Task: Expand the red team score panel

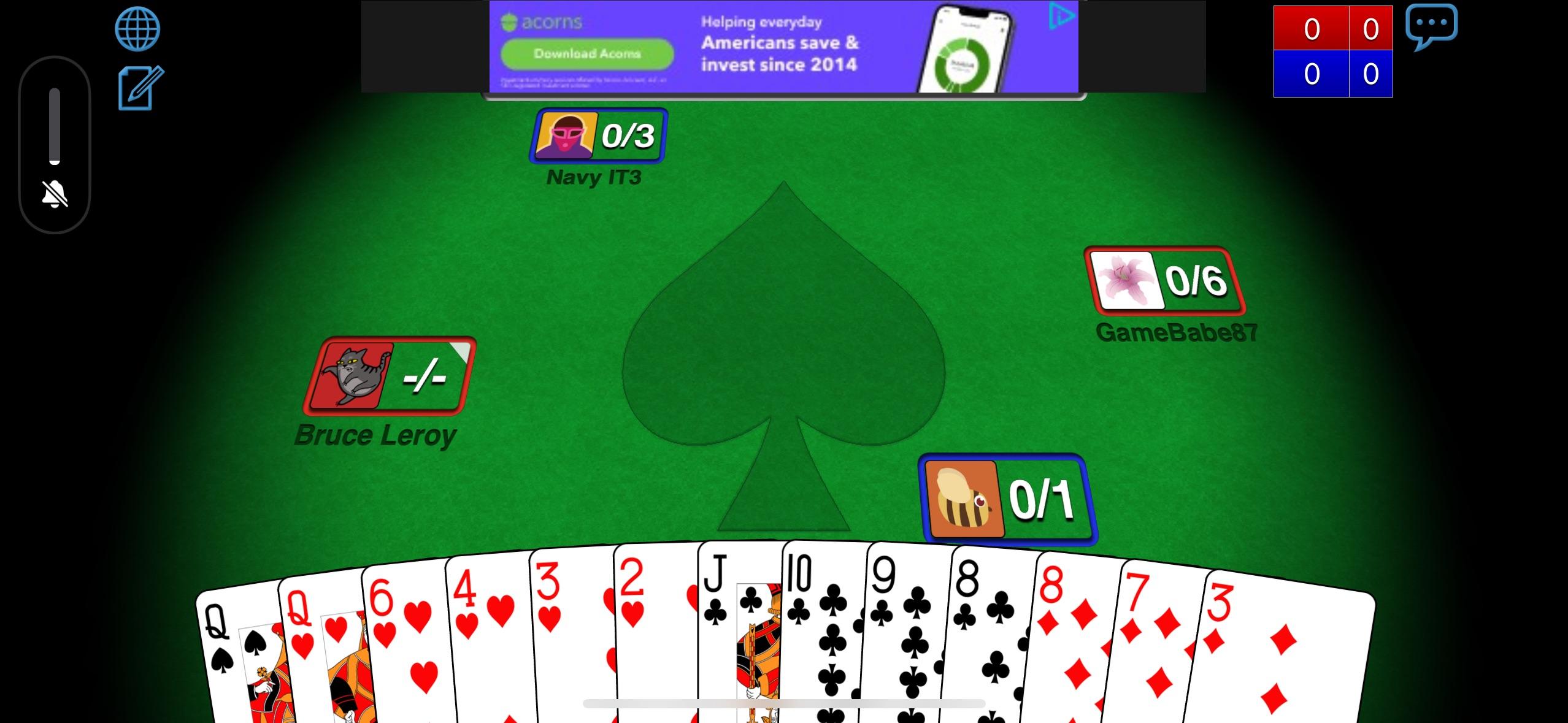Action: 1332,28
